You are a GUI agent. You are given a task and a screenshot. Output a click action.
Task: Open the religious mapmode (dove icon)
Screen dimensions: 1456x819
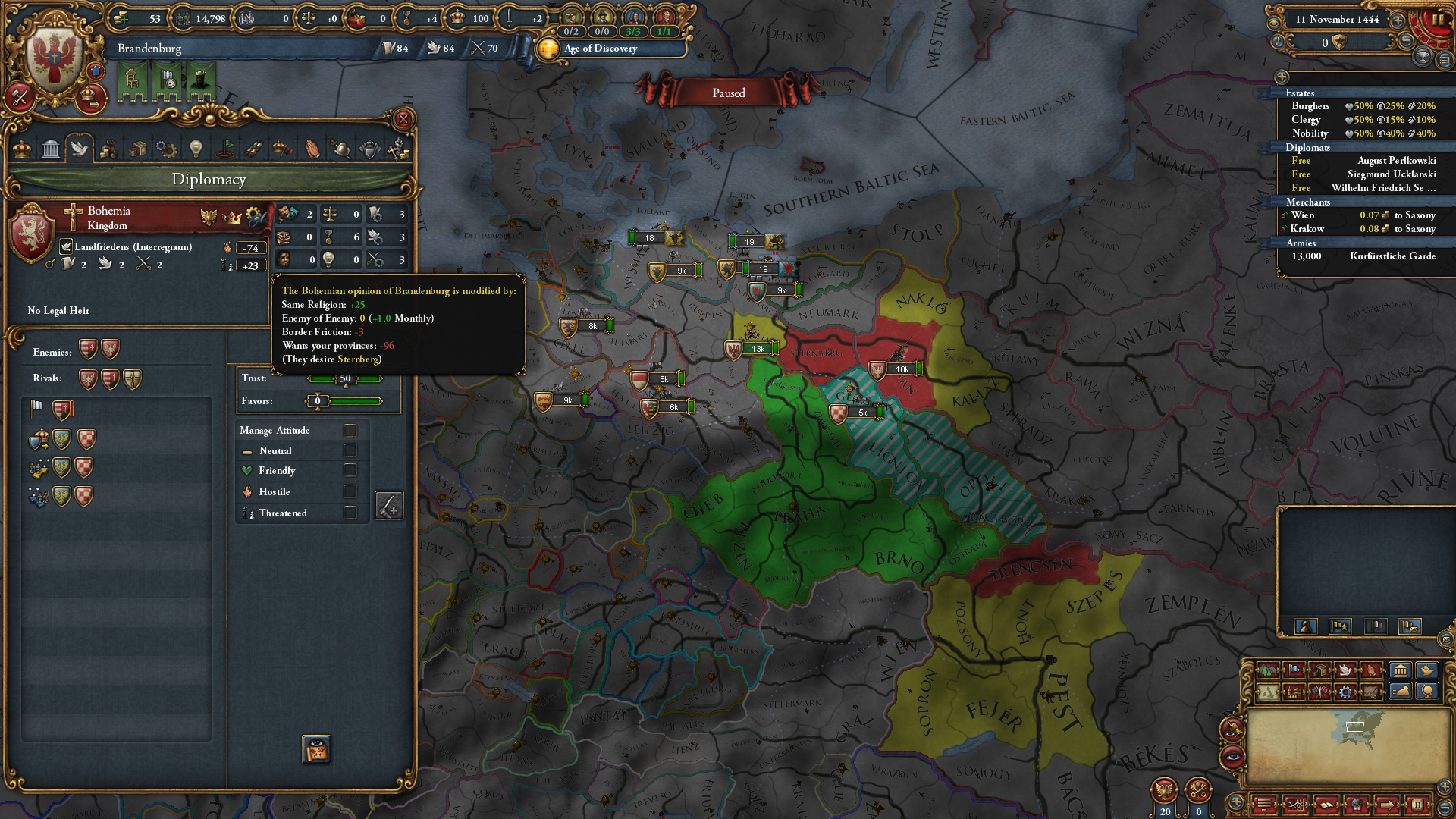click(x=1346, y=670)
